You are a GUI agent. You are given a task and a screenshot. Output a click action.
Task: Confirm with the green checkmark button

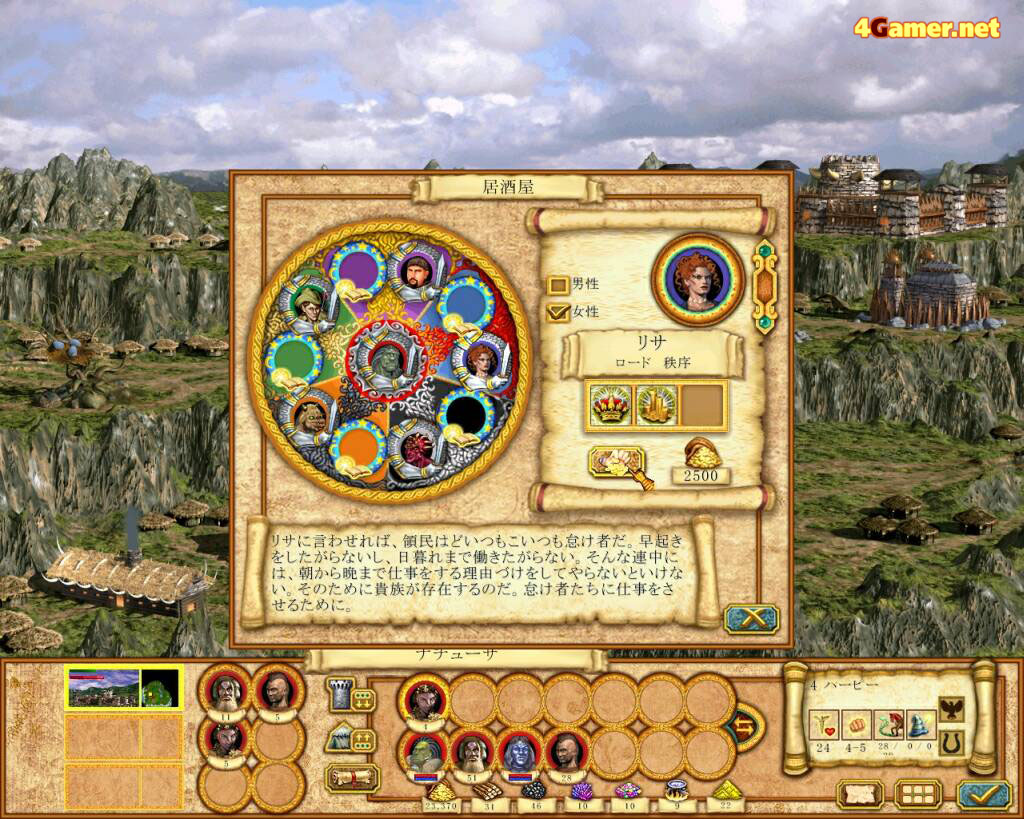[x=983, y=795]
